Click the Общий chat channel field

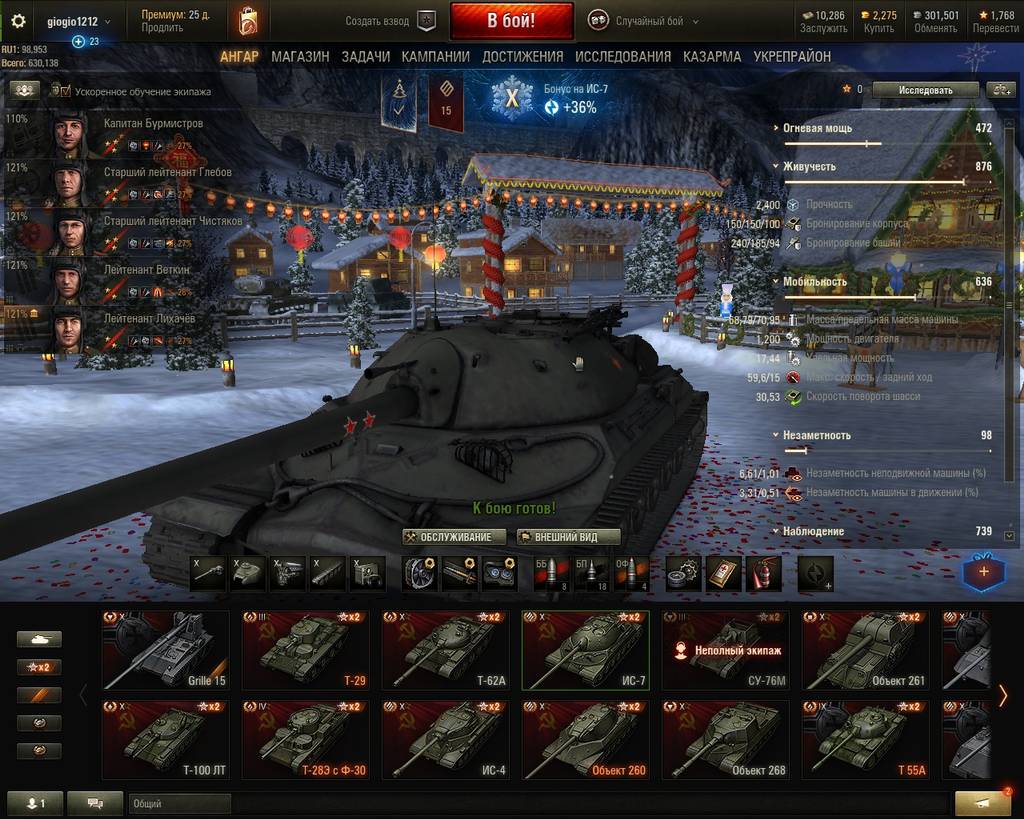click(164, 803)
